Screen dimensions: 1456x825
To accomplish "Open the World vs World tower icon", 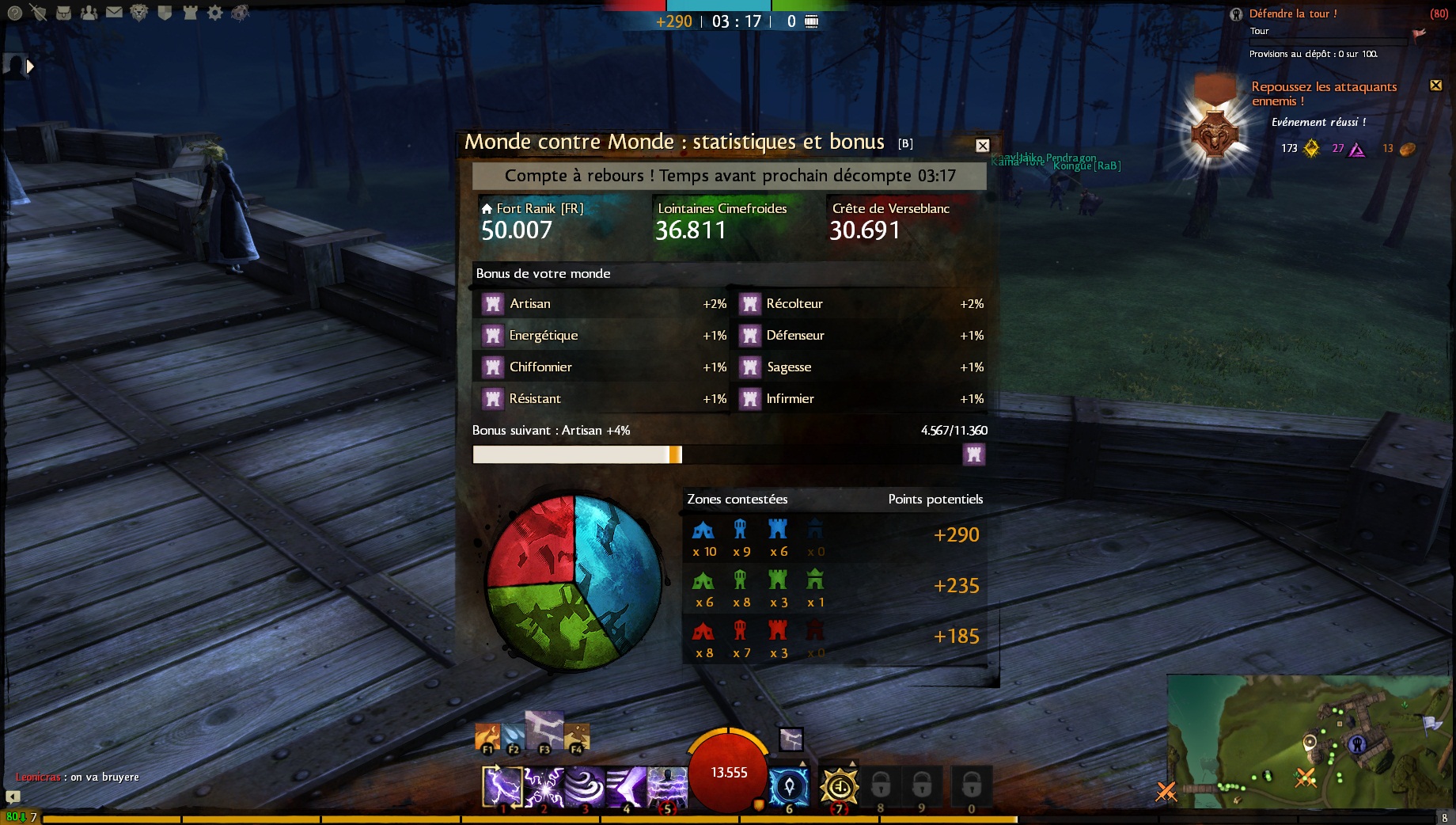I will [x=190, y=13].
